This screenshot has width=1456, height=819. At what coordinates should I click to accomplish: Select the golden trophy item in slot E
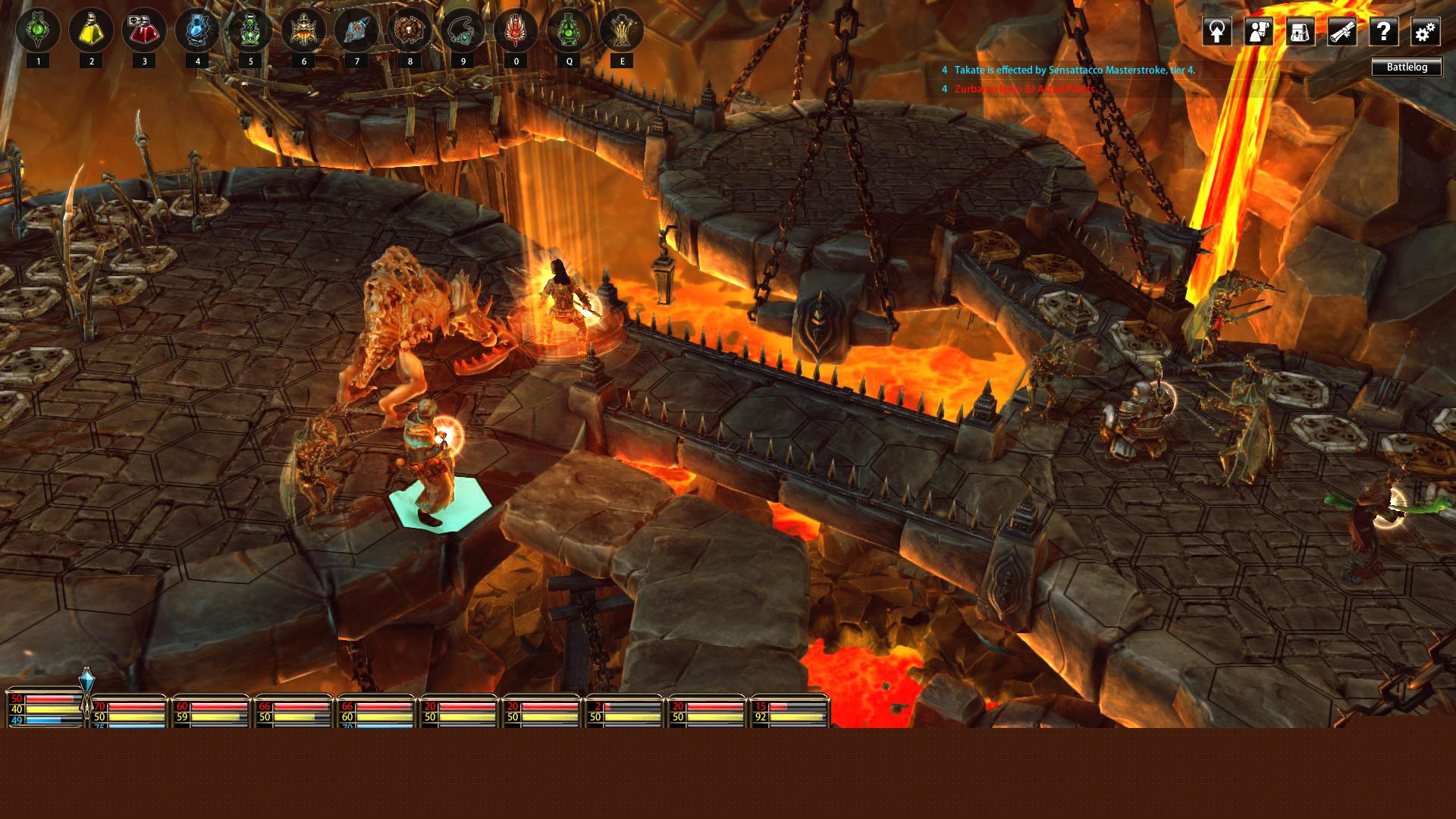click(x=622, y=30)
